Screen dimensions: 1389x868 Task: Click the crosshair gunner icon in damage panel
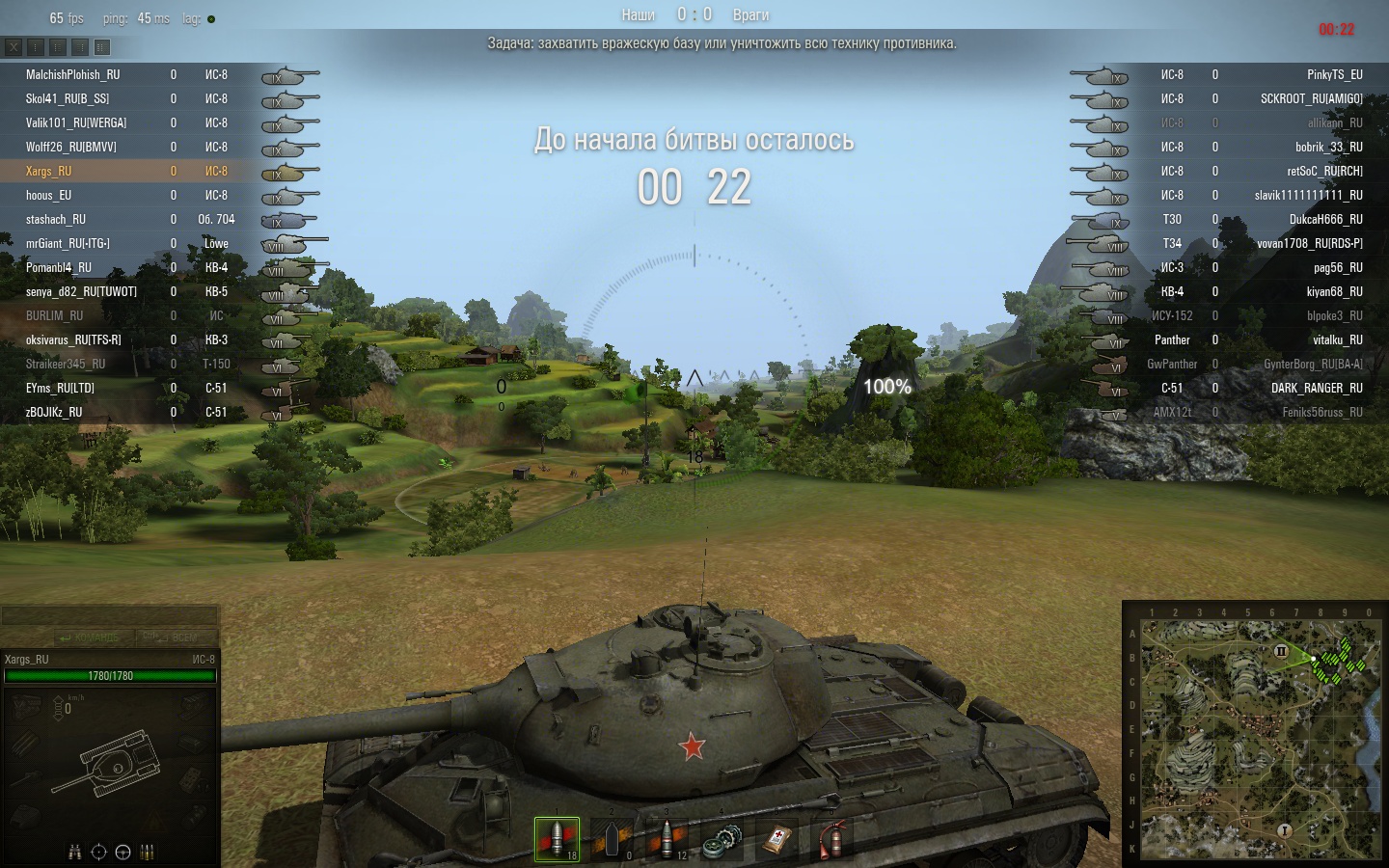pos(98,852)
